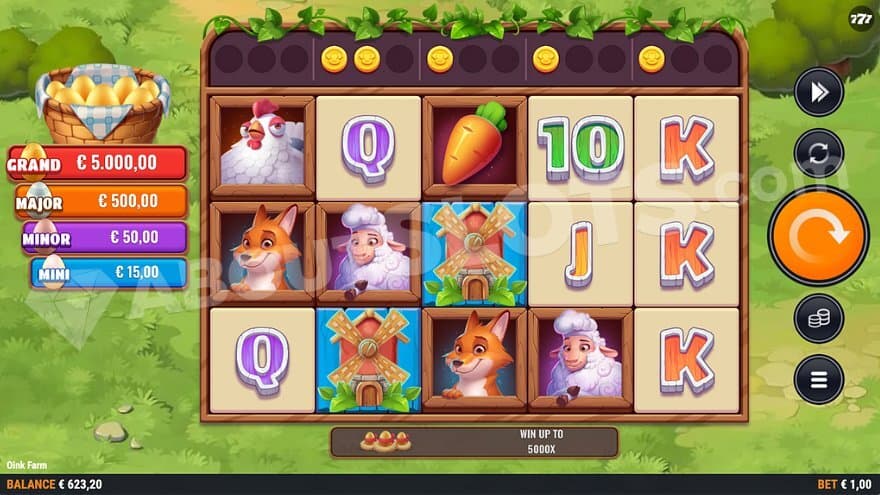Screen dimensions: 880x495
Task: Click the 777 logo badge
Action: (x=860, y=20)
